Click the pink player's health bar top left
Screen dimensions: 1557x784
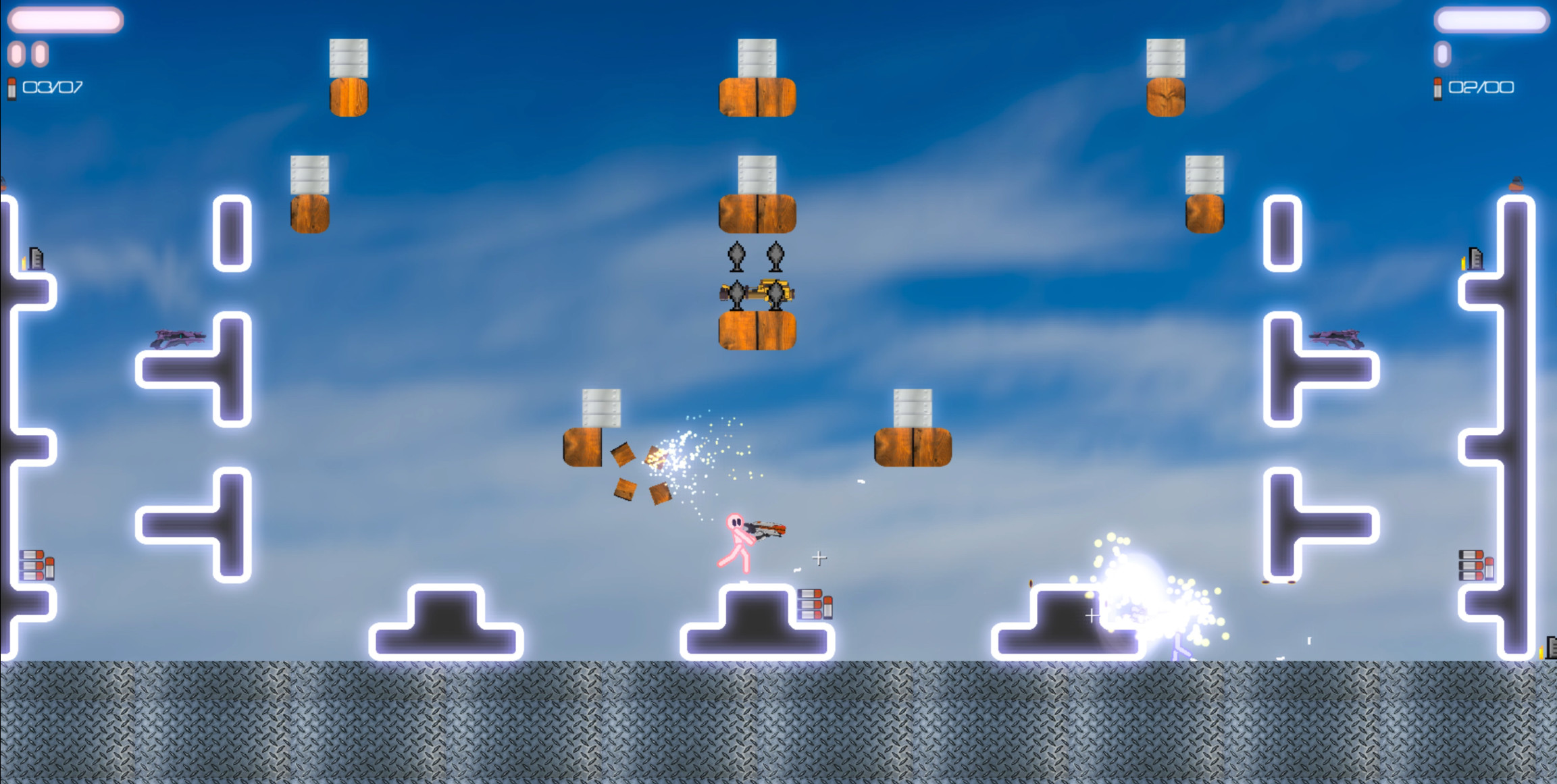point(66,20)
